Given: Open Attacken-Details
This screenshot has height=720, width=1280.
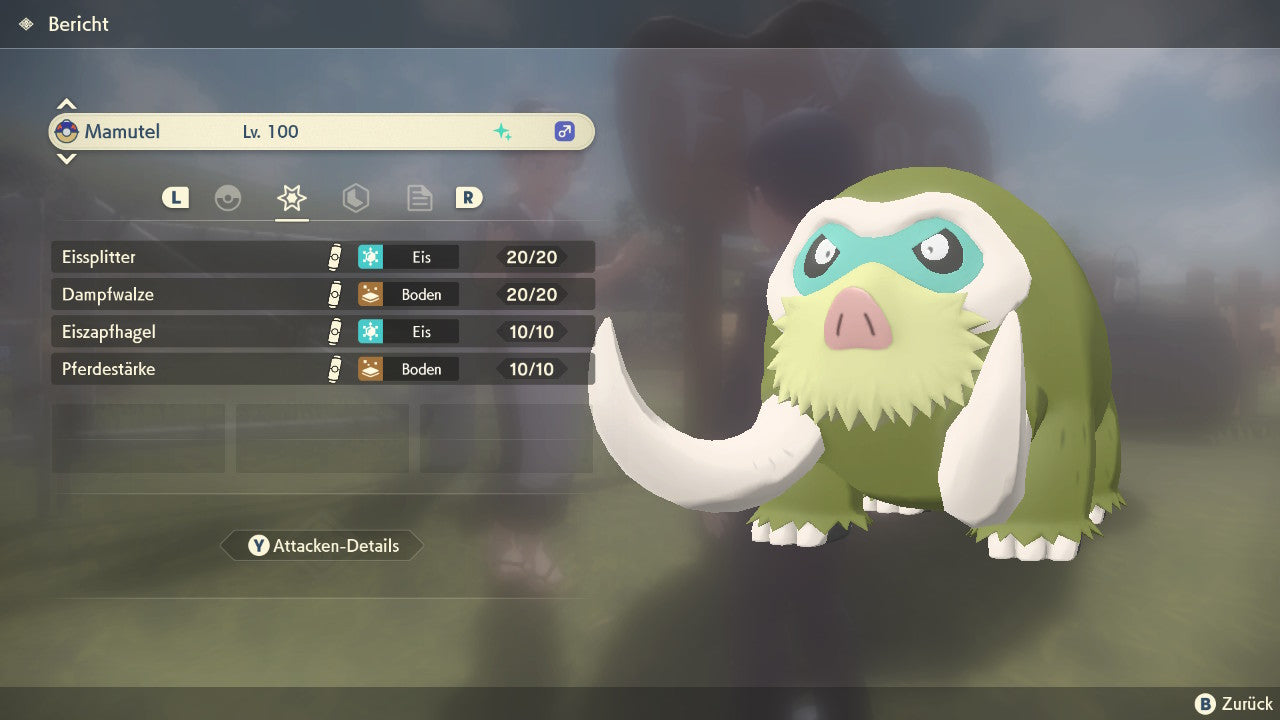Looking at the screenshot, I should [322, 546].
